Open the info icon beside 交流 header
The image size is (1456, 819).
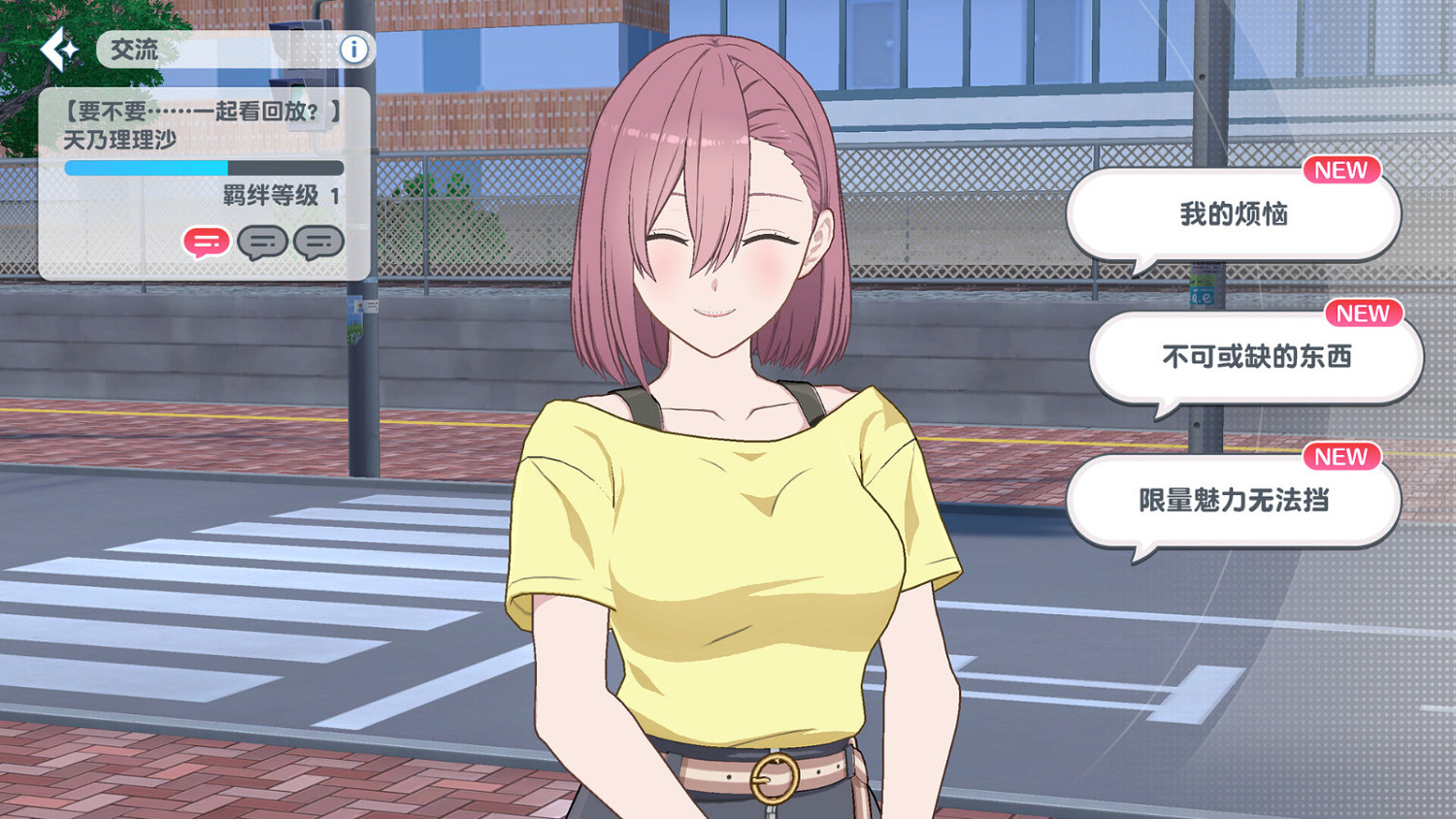click(x=353, y=50)
